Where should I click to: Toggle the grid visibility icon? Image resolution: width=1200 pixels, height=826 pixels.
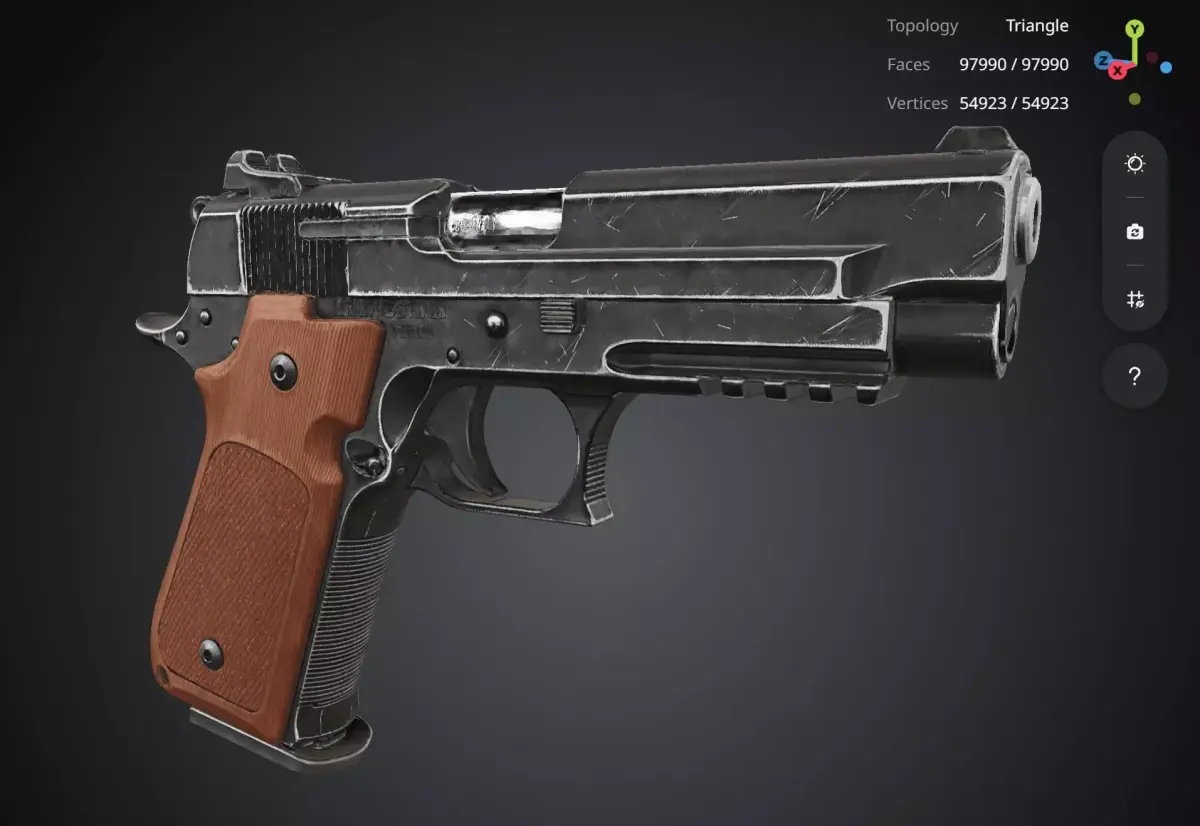[x=1135, y=299]
